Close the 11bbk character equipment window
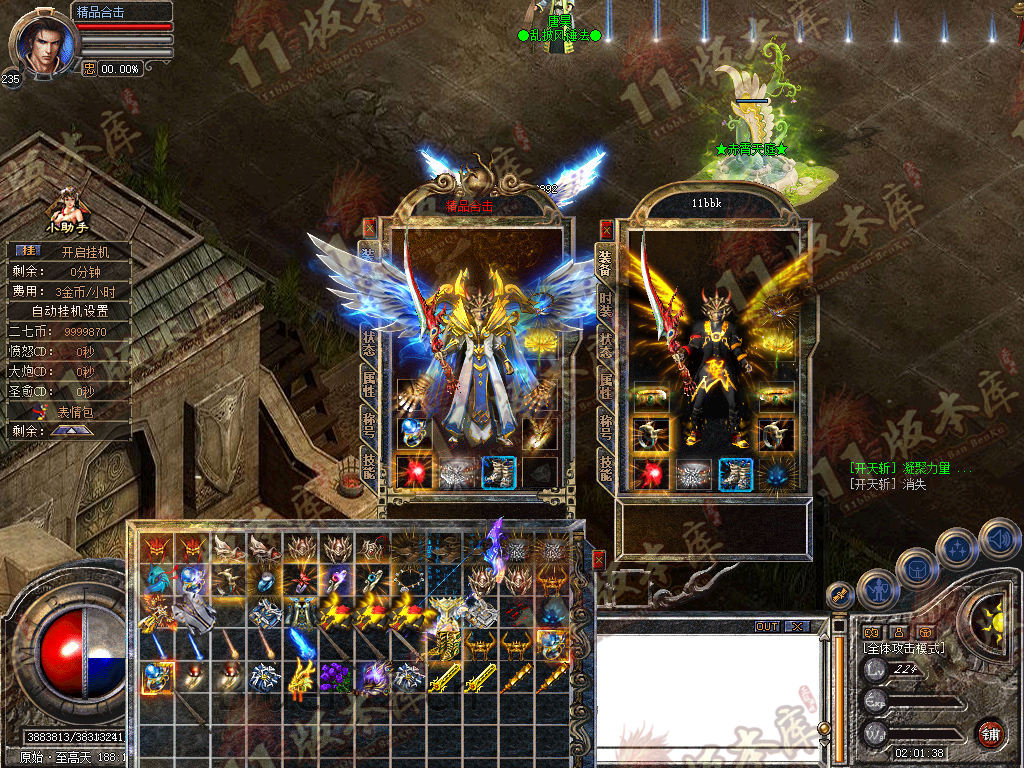This screenshot has height=768, width=1024. [x=606, y=228]
